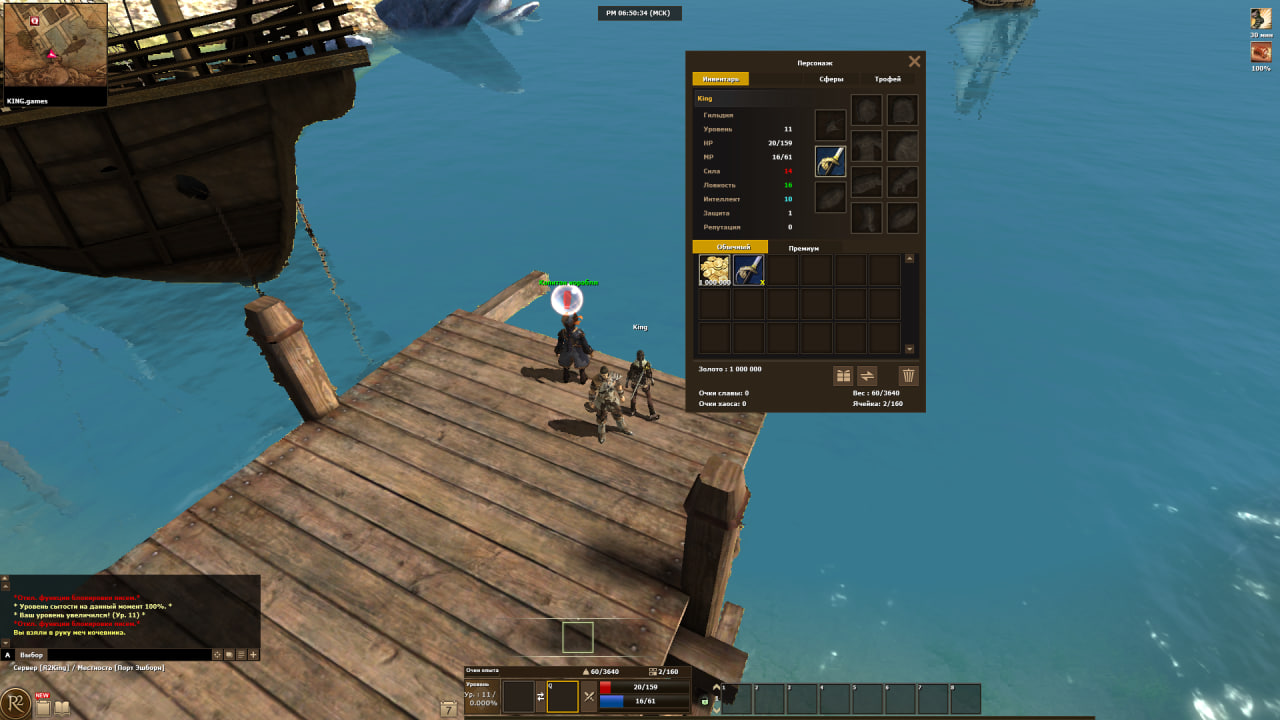Open the open-book journal icon
This screenshot has width=1280, height=720.
pos(62,708)
